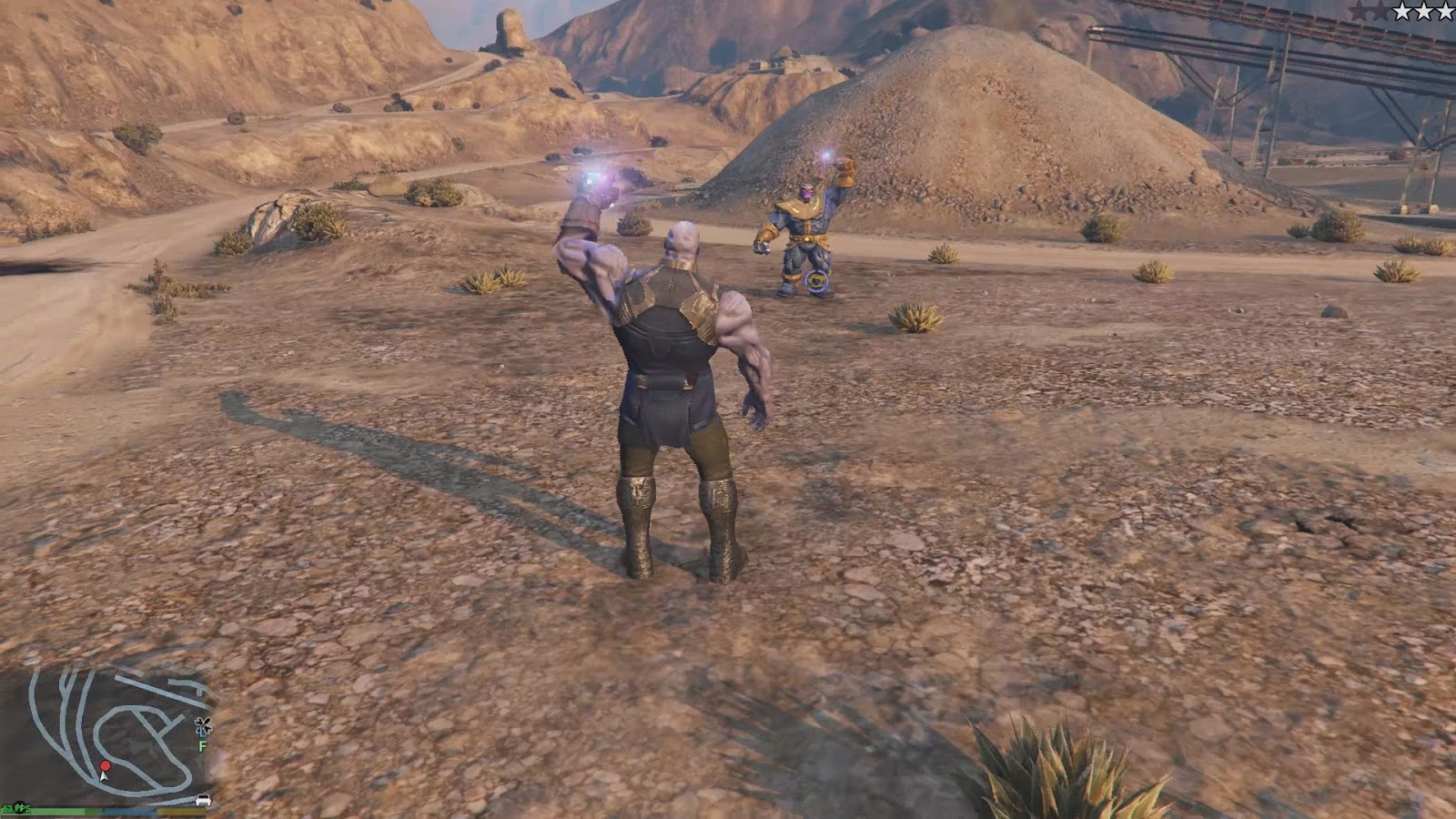Image resolution: width=1456 pixels, height=819 pixels.
Task: Click the second white wanted star
Action: pyautogui.click(x=1423, y=12)
